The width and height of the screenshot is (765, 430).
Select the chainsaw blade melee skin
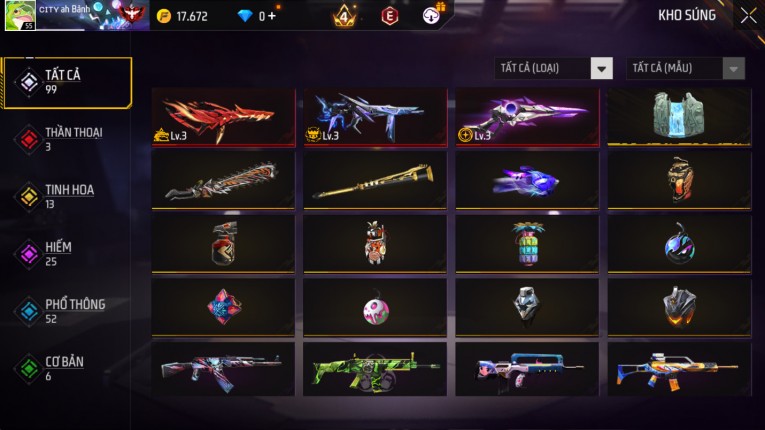click(x=223, y=181)
